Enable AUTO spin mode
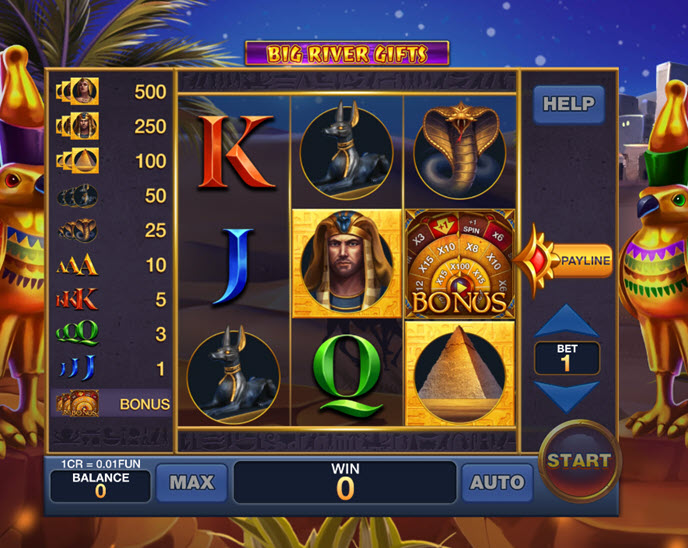688x548 pixels. [x=497, y=482]
